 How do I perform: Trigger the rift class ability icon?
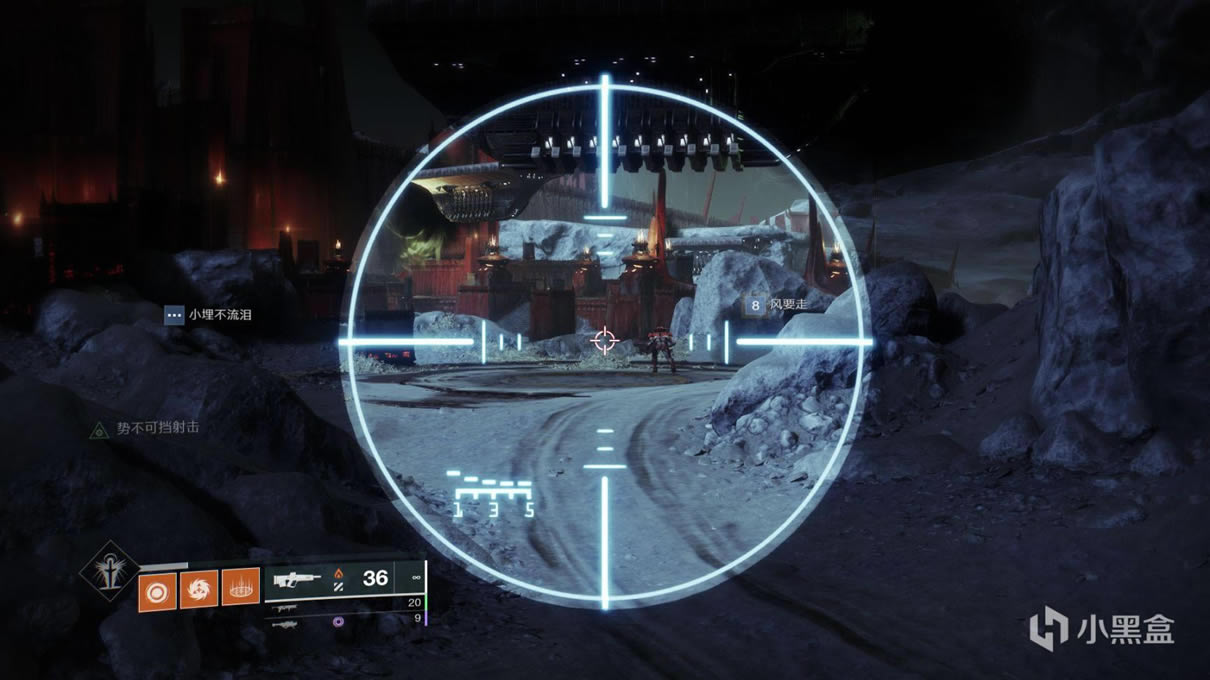pos(240,588)
